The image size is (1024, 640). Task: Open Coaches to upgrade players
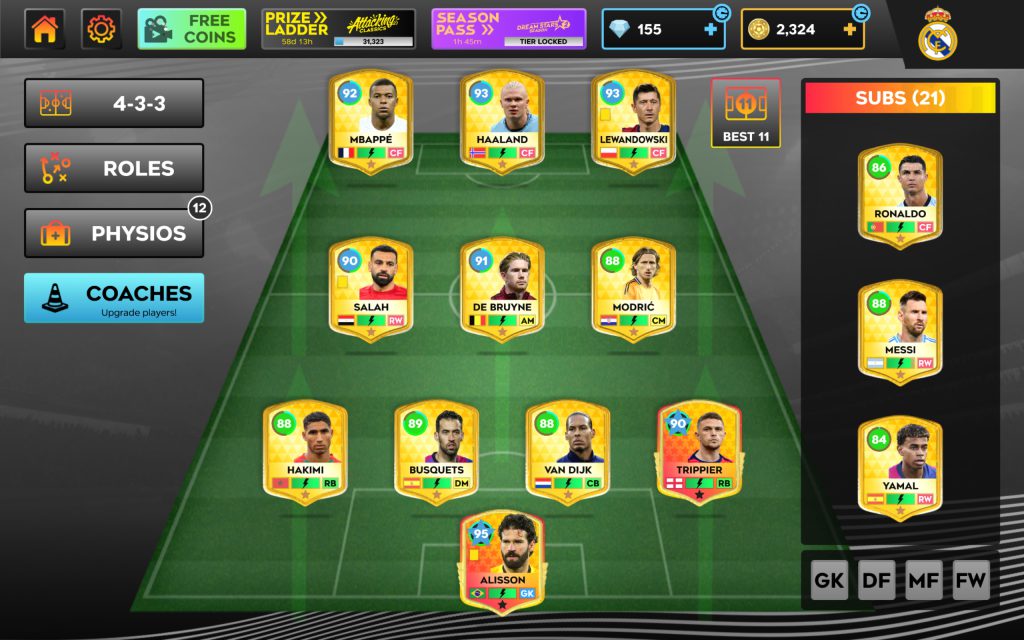[x=114, y=298]
